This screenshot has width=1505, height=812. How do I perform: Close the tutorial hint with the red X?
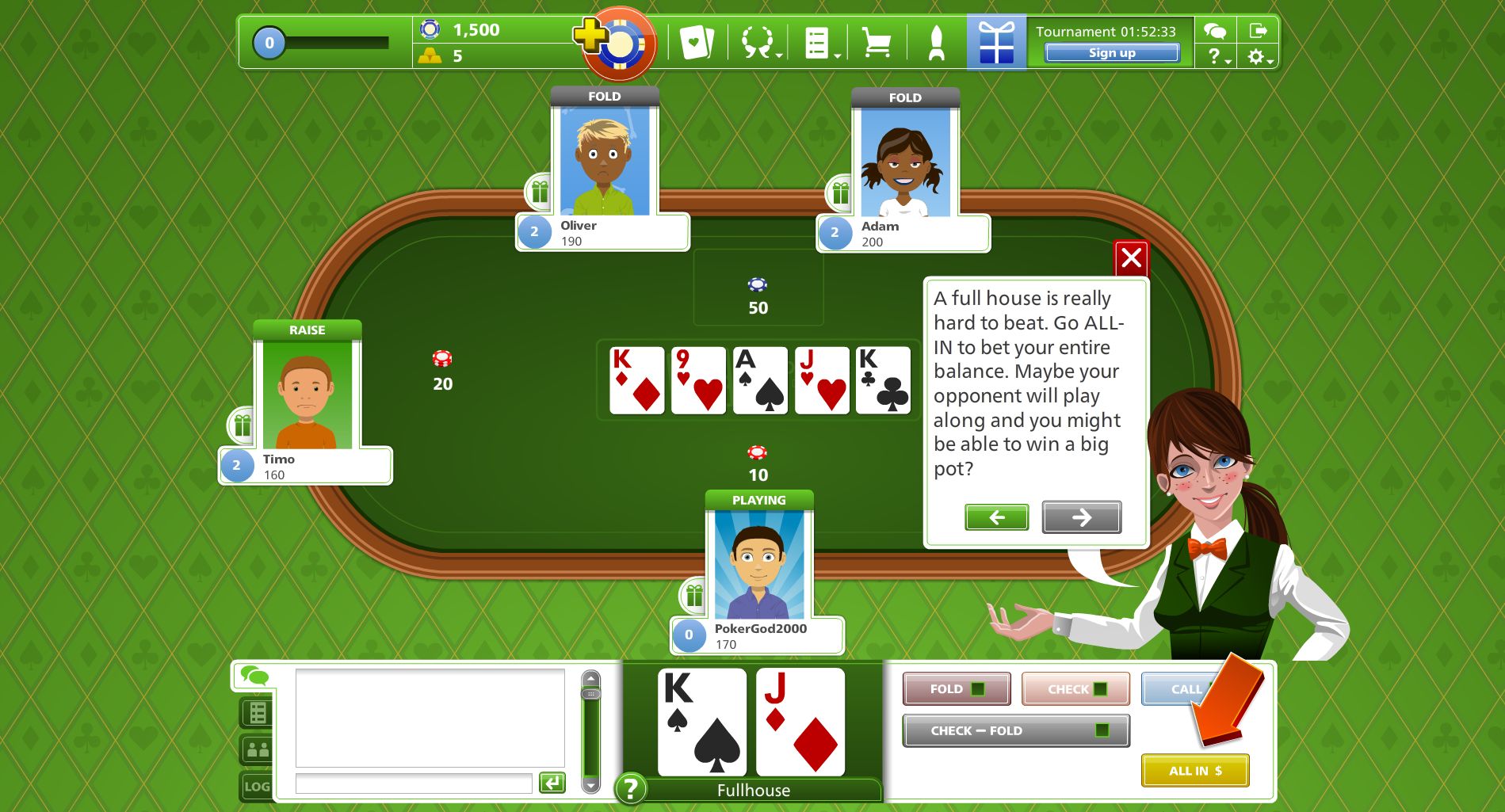[1131, 257]
